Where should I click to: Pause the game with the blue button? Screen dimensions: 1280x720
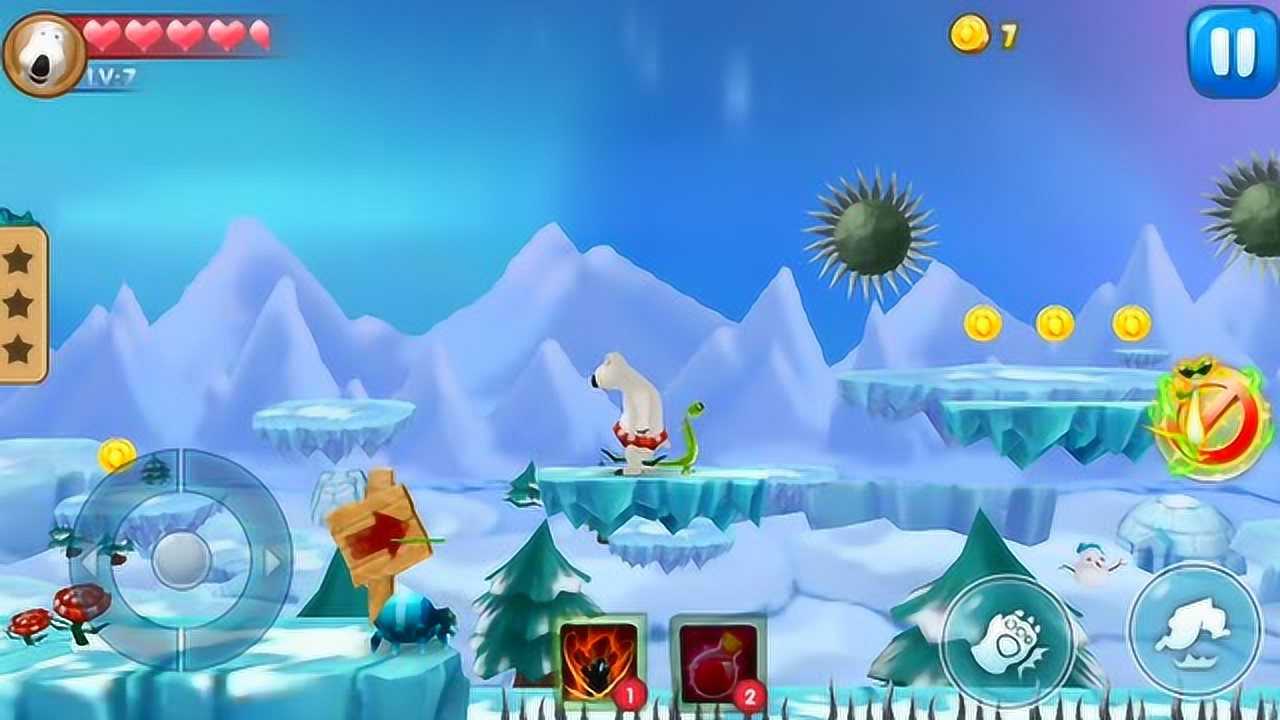1232,52
